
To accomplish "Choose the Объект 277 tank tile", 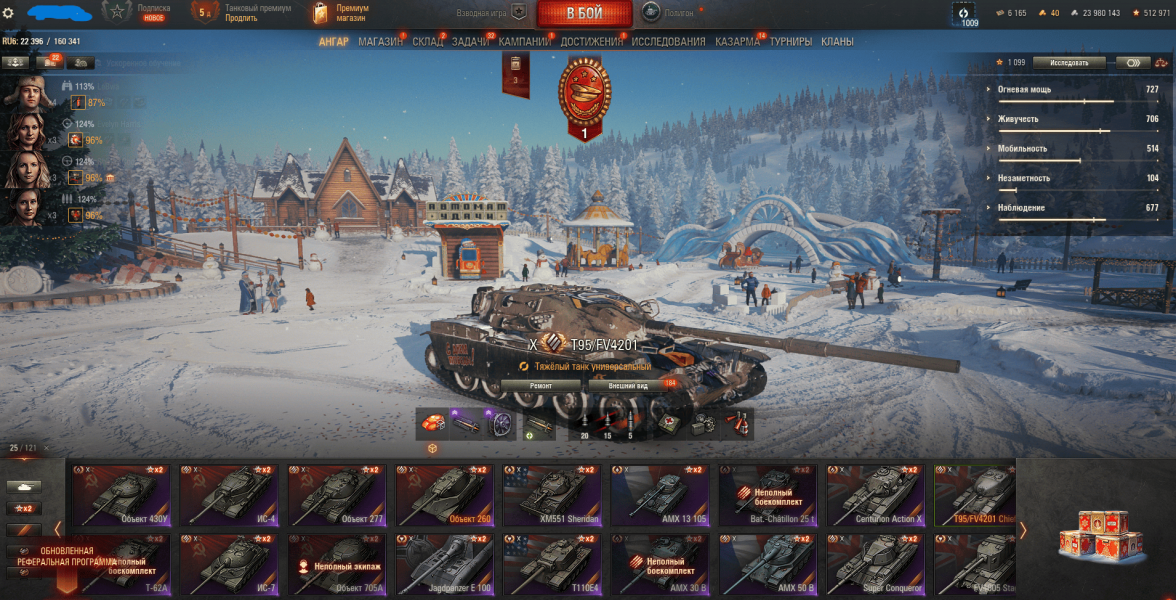I will coord(336,495).
